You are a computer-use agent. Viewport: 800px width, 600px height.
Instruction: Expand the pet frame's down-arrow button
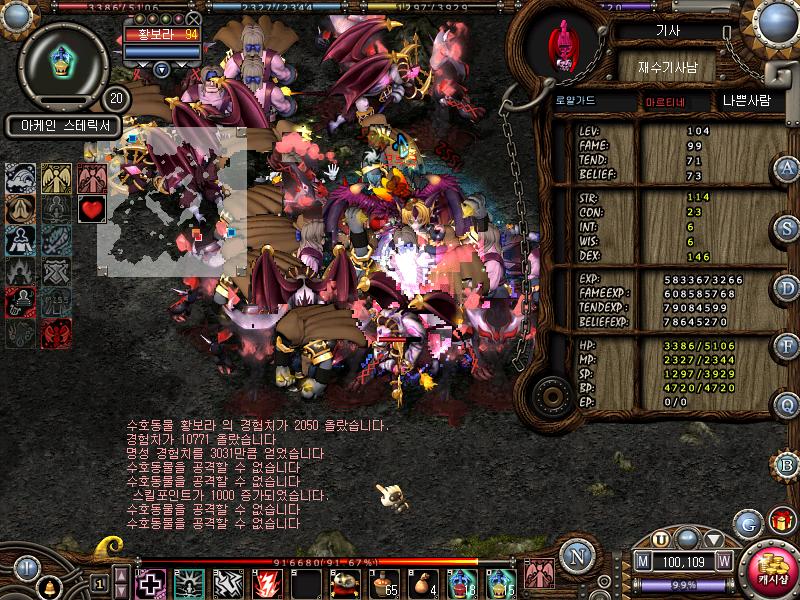[x=162, y=69]
